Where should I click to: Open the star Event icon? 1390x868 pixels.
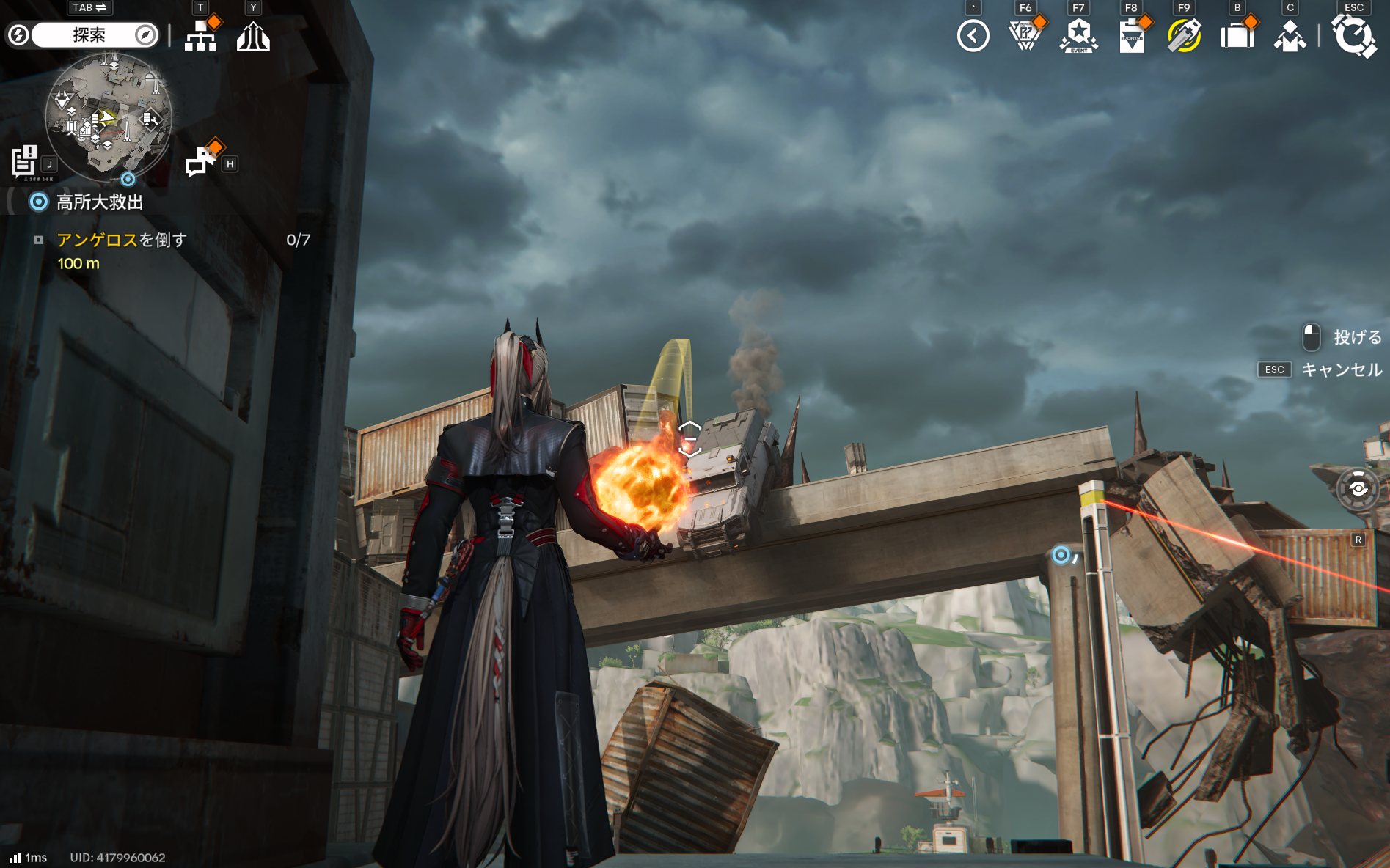pos(1078,35)
